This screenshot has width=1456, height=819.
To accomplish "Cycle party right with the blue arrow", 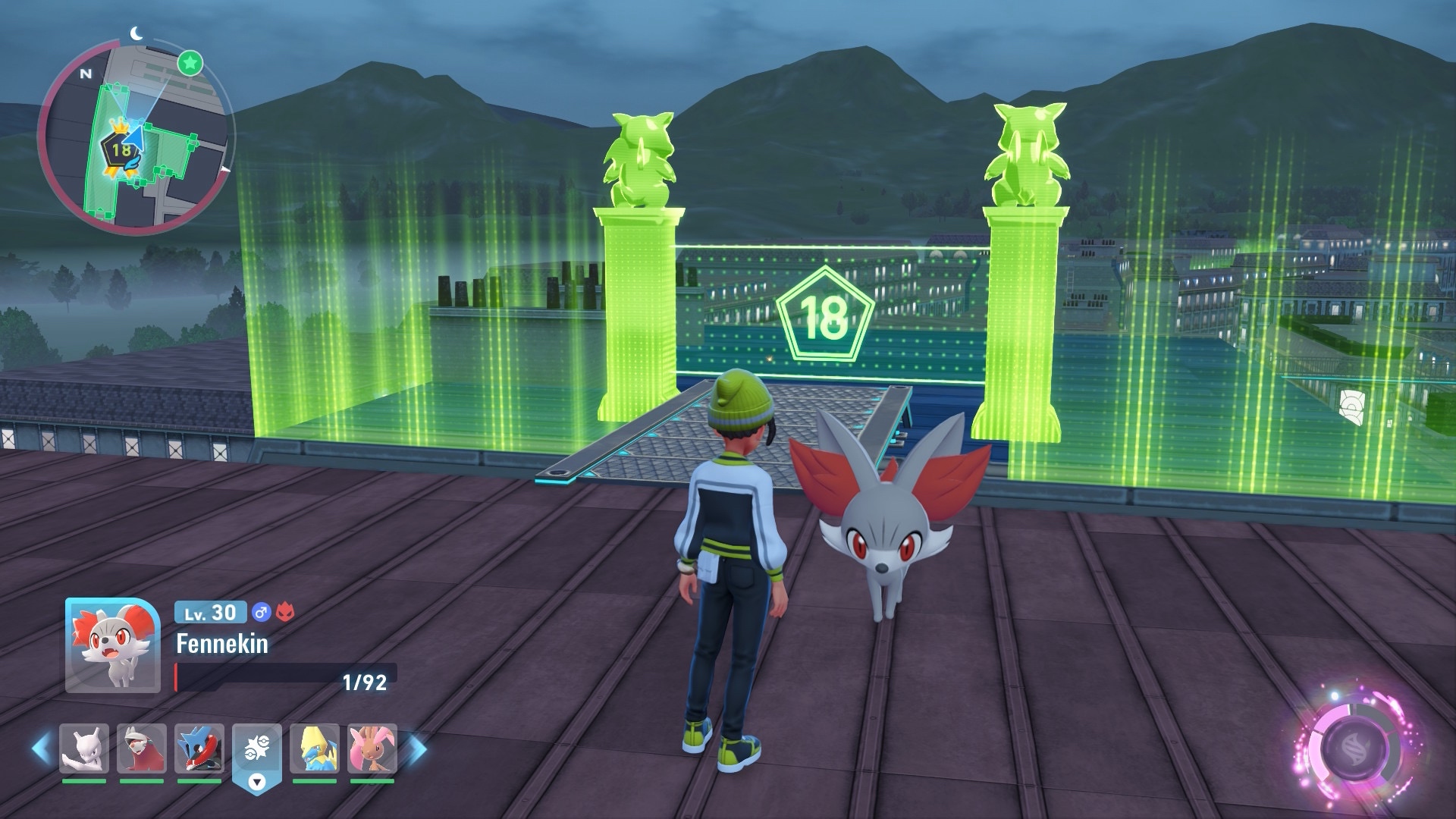I will coord(418,748).
